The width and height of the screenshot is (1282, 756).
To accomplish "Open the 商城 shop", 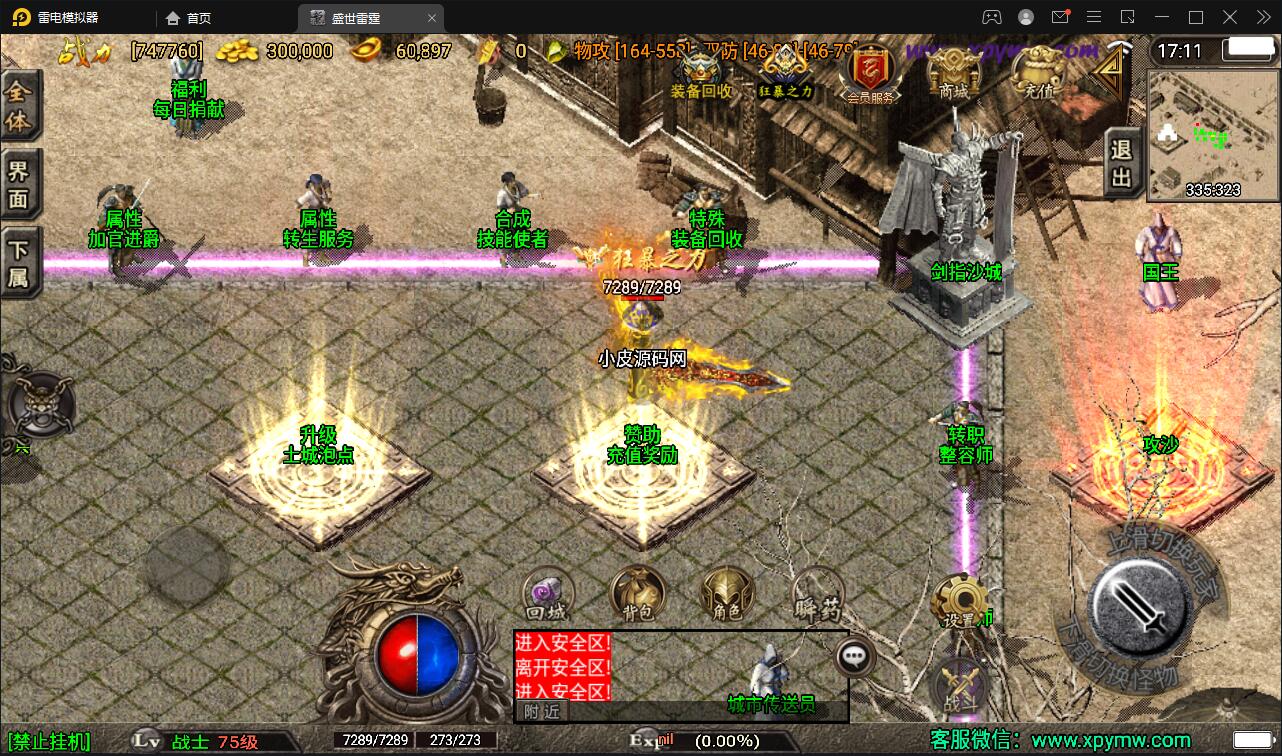I will [952, 72].
